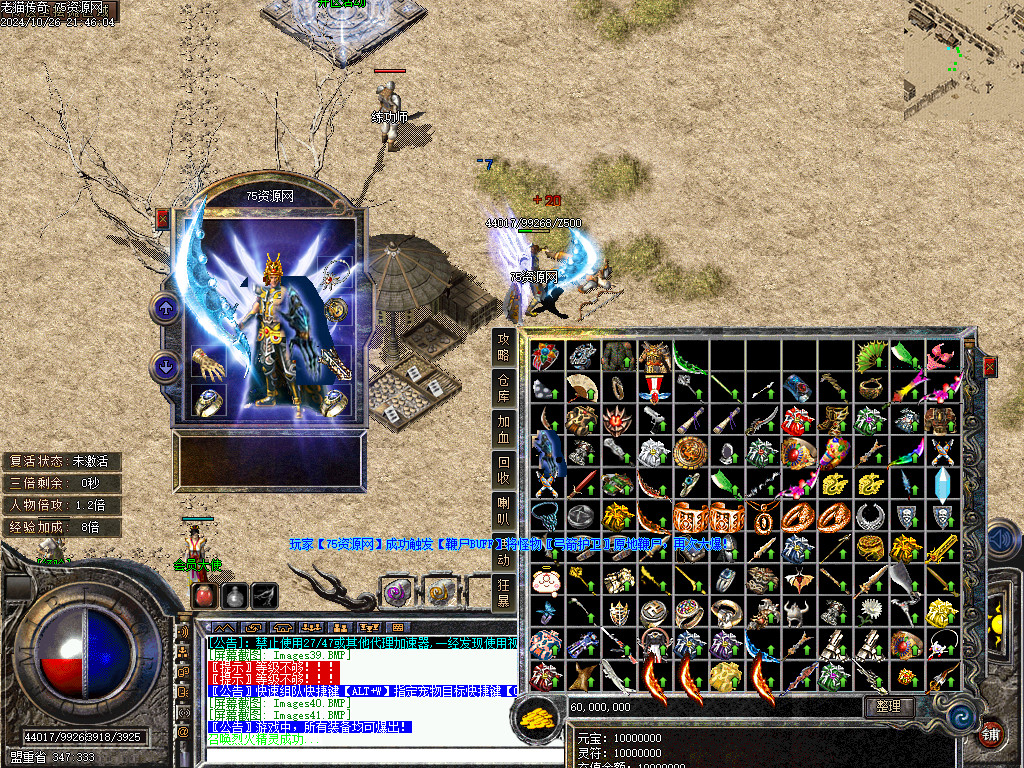The width and height of the screenshot is (1024, 768).
Task: Click the 整理 sort inventory button
Action: pos(889,707)
